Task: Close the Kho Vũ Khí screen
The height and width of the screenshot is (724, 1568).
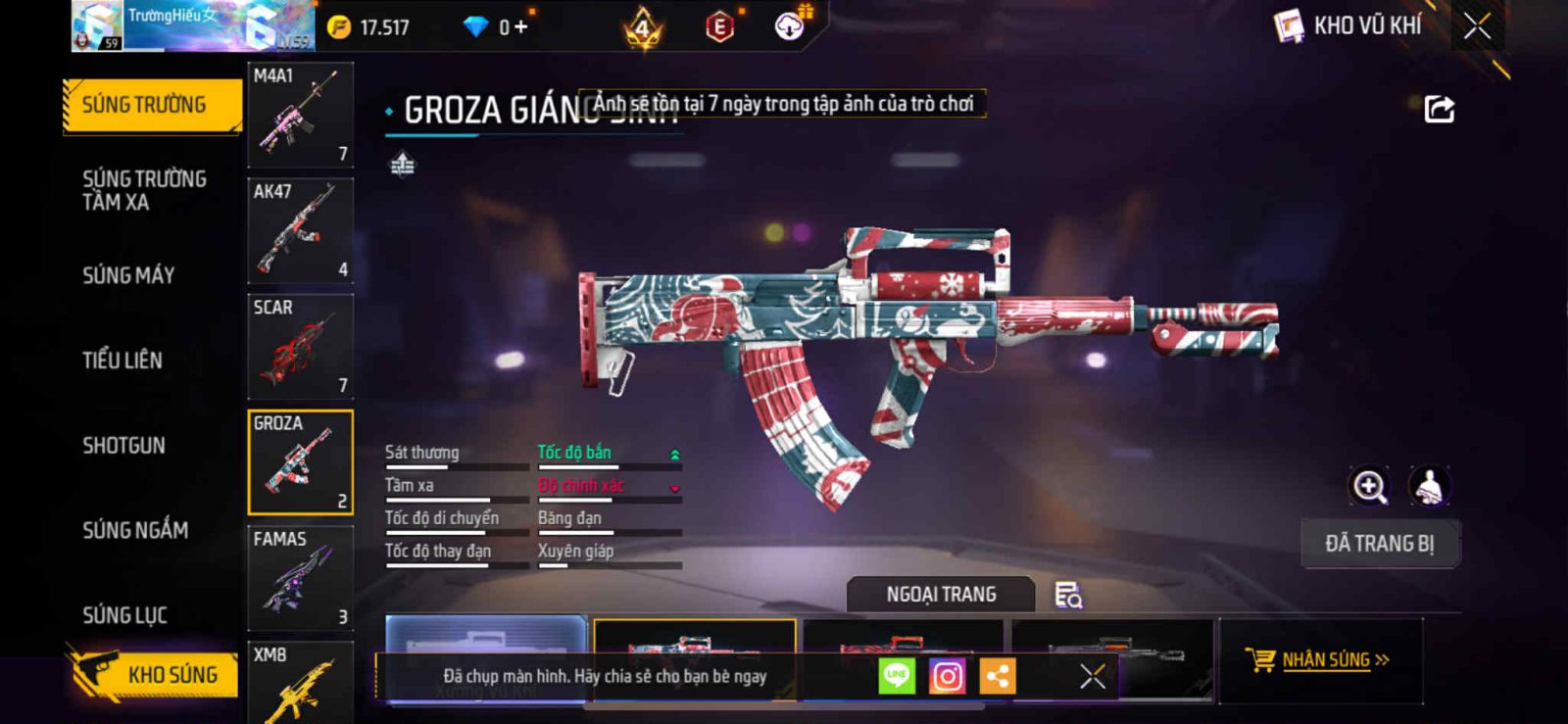Action: [x=1477, y=26]
